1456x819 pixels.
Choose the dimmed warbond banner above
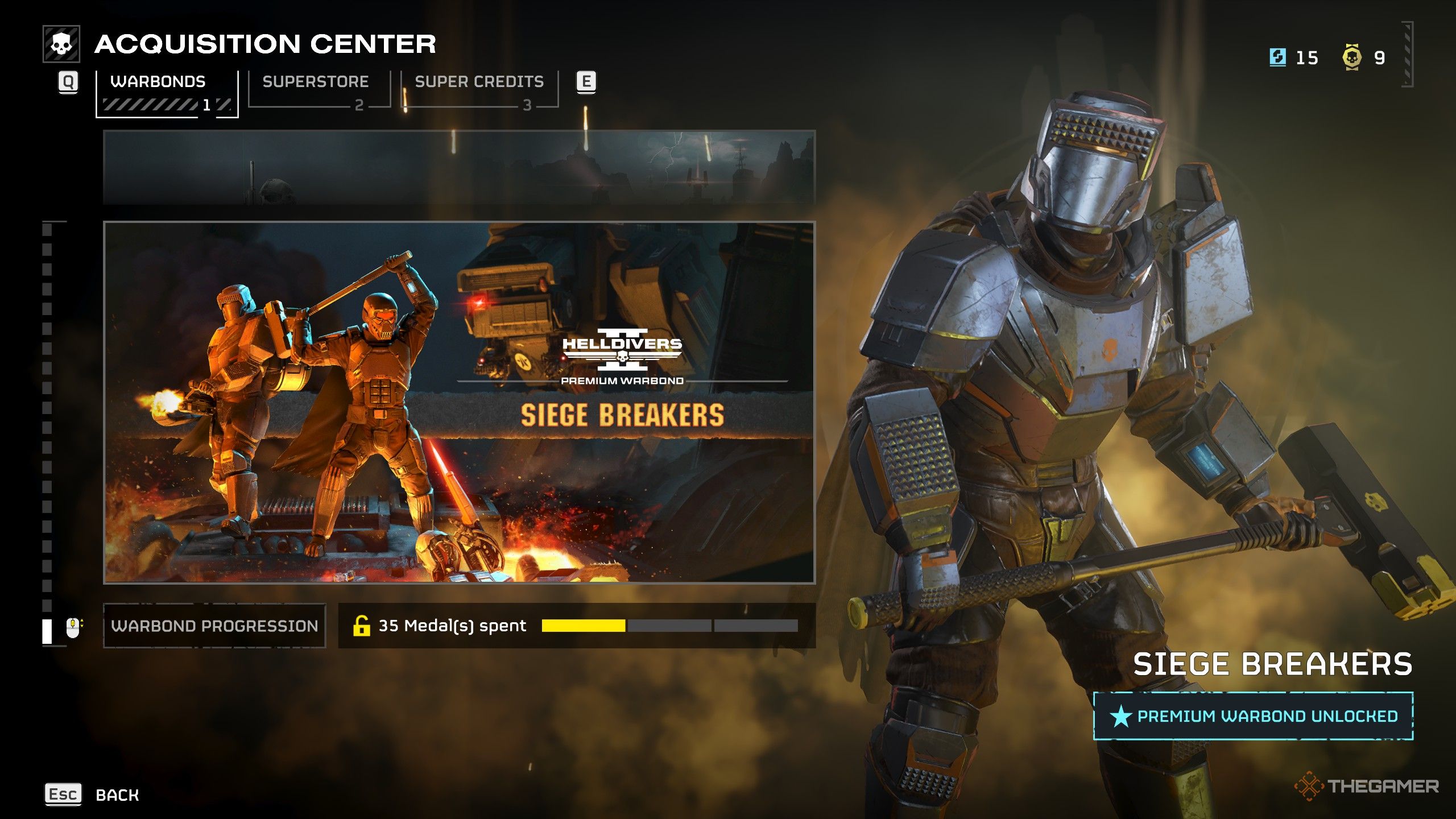point(459,167)
